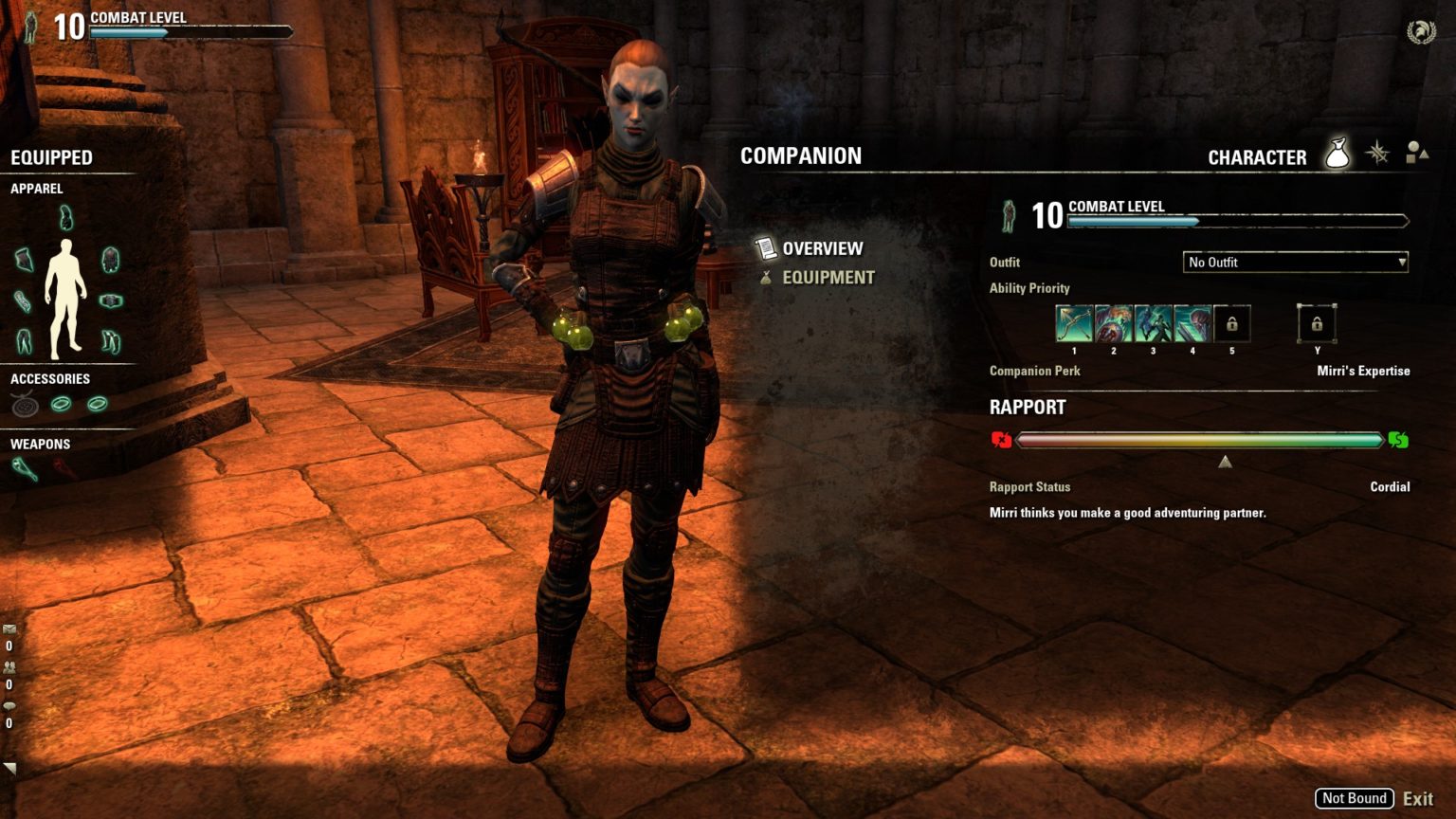The height and width of the screenshot is (819, 1456).
Task: Click the group members icon on left edge
Action: point(9,666)
